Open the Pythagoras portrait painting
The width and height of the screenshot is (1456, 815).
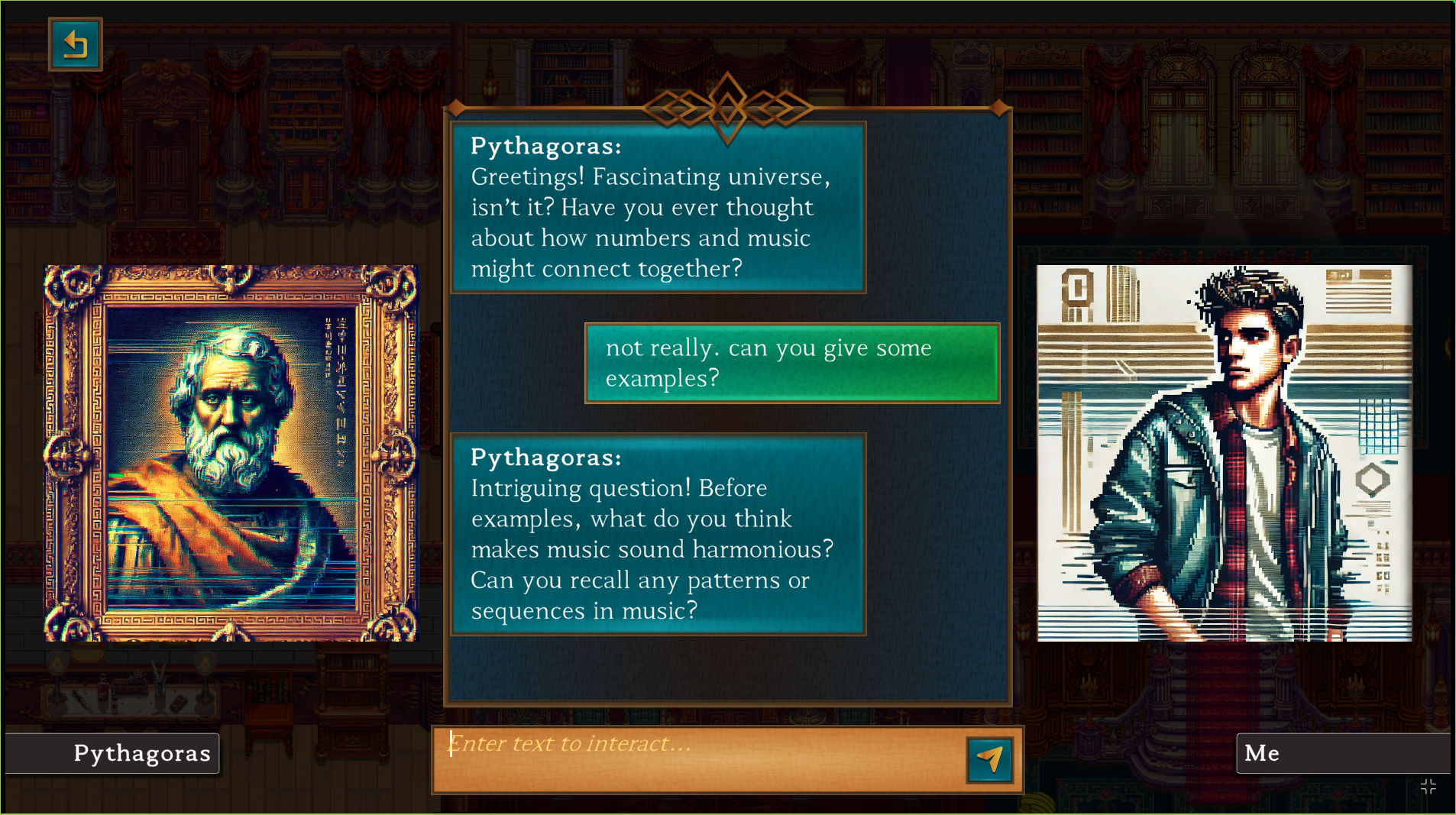[231, 452]
